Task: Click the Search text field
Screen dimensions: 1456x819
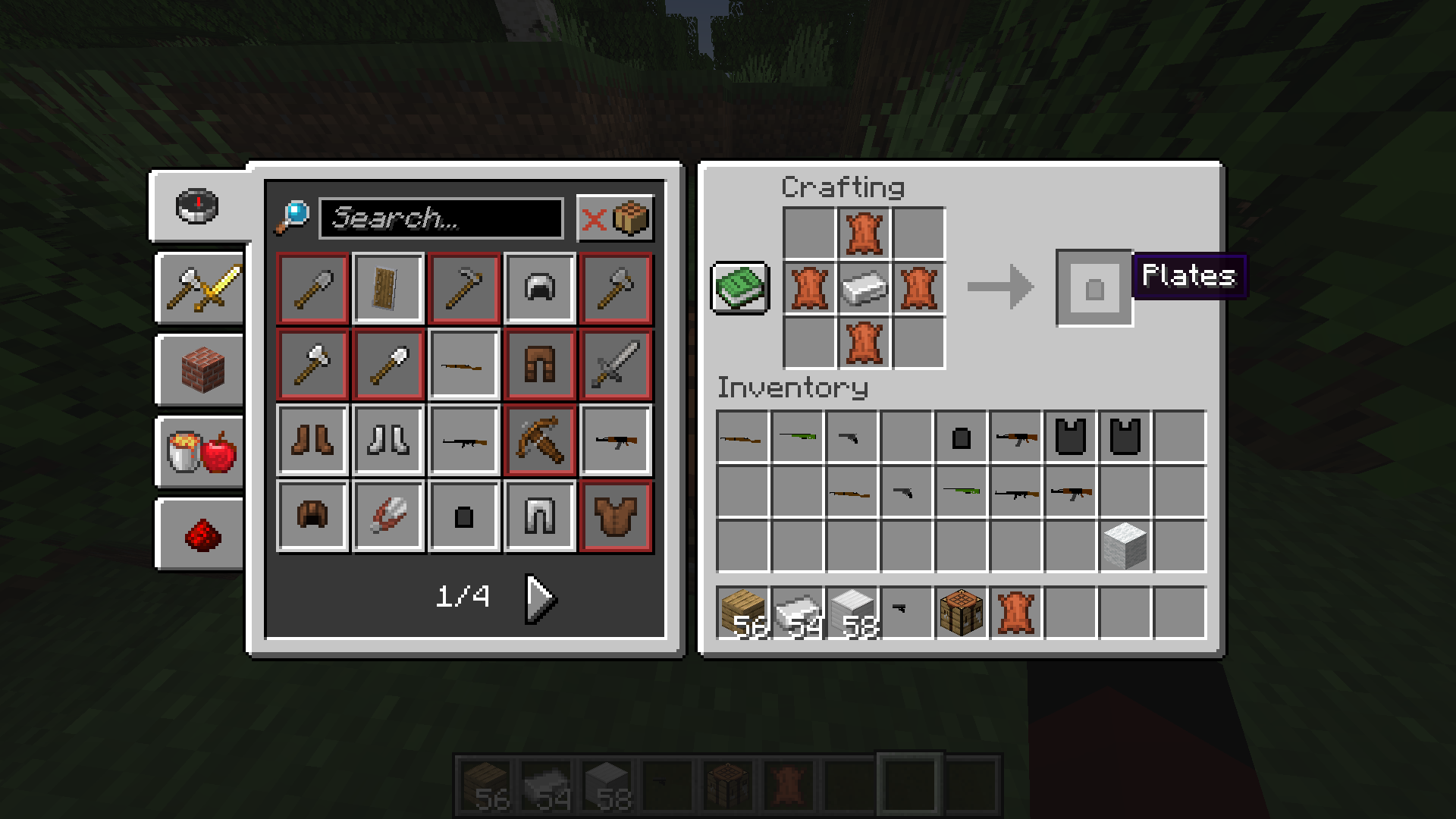Action: (x=440, y=220)
